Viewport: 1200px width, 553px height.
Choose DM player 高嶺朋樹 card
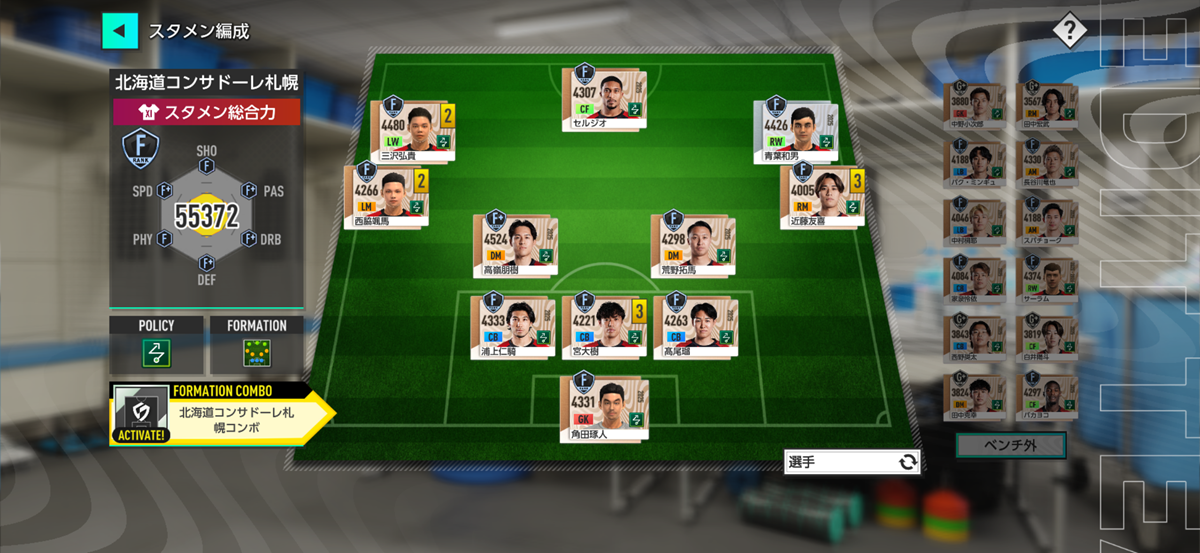pos(513,244)
